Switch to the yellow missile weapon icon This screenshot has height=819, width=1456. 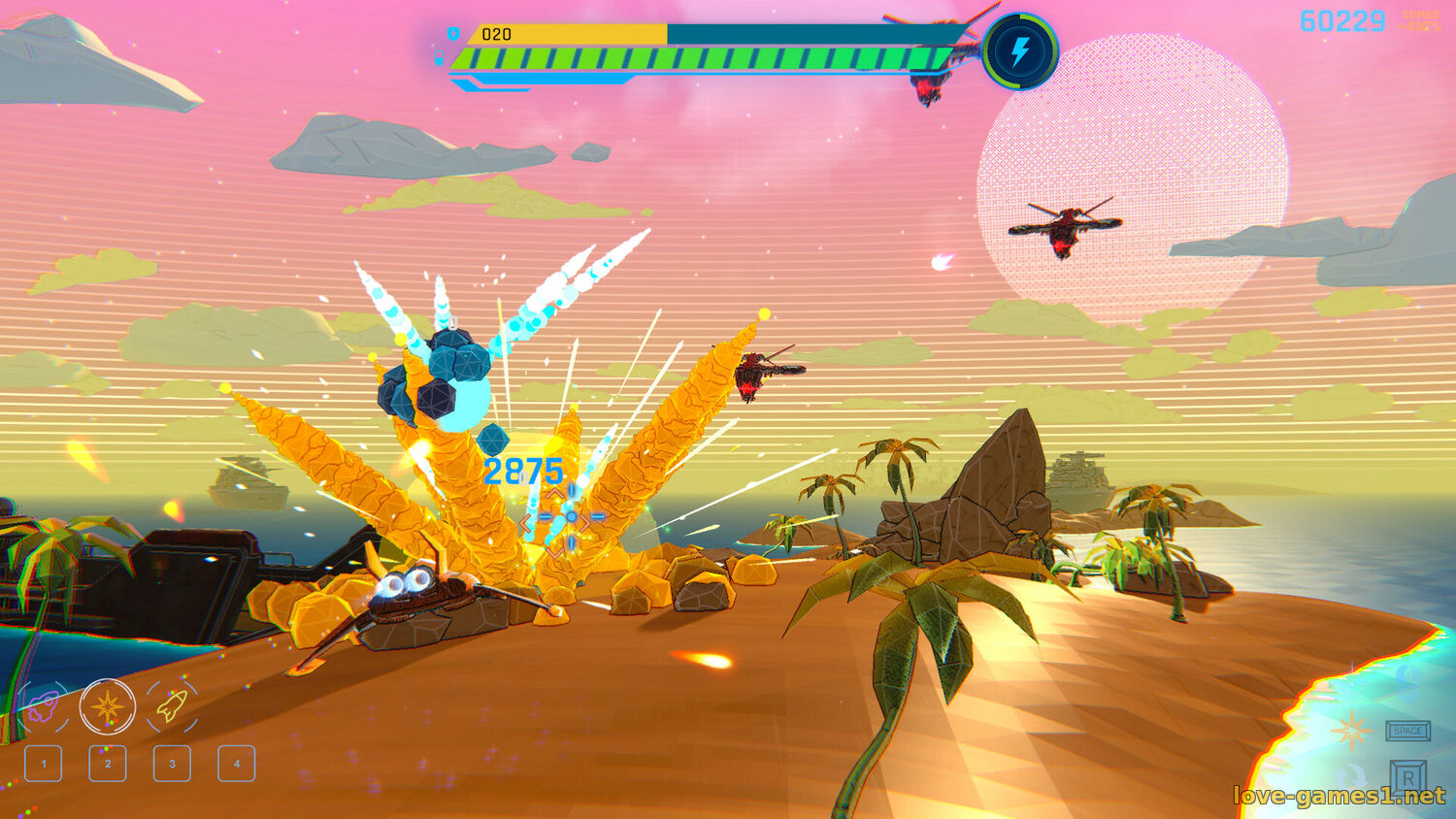pos(172,705)
